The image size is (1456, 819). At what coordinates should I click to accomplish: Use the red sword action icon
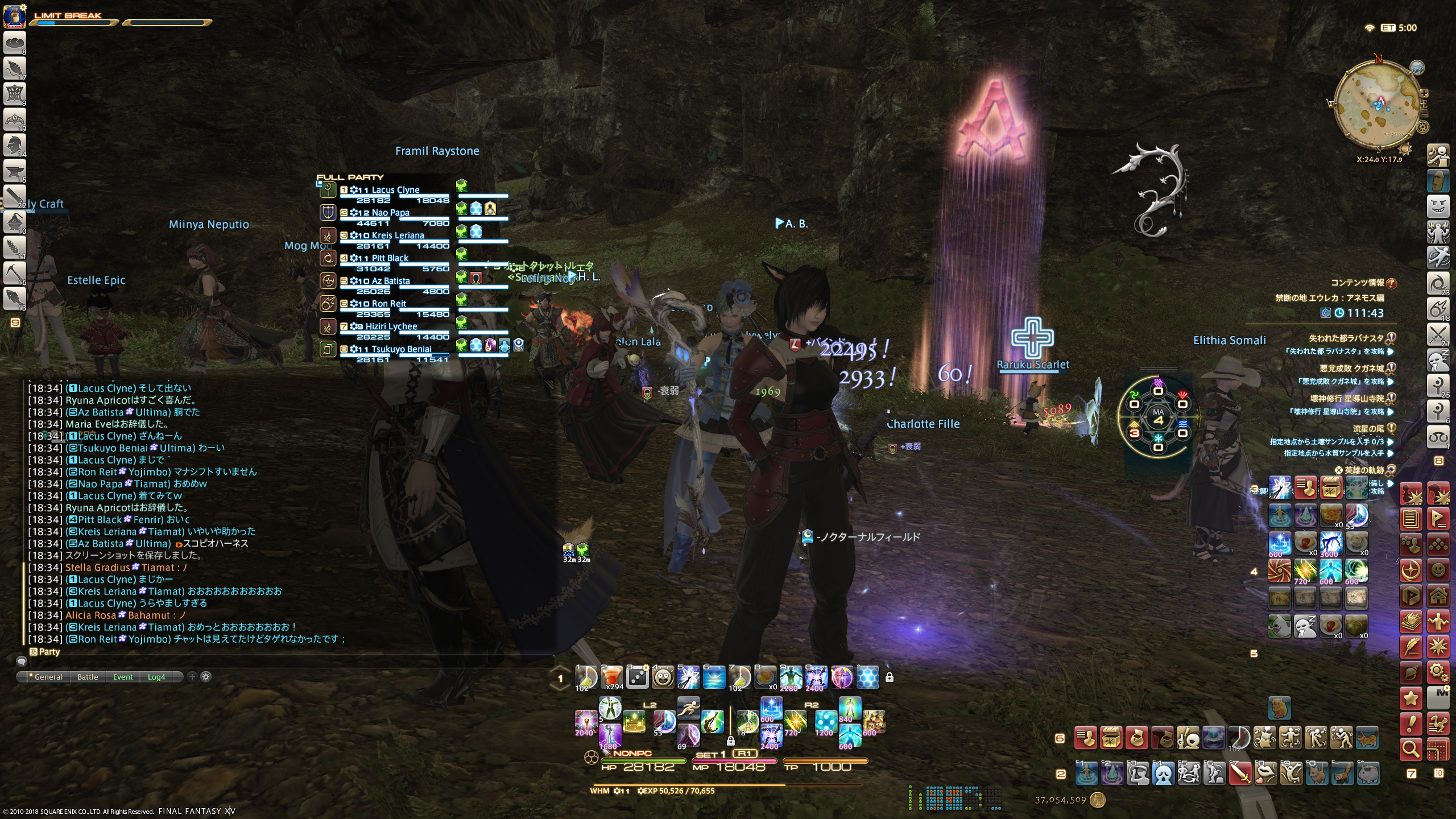click(1240, 773)
